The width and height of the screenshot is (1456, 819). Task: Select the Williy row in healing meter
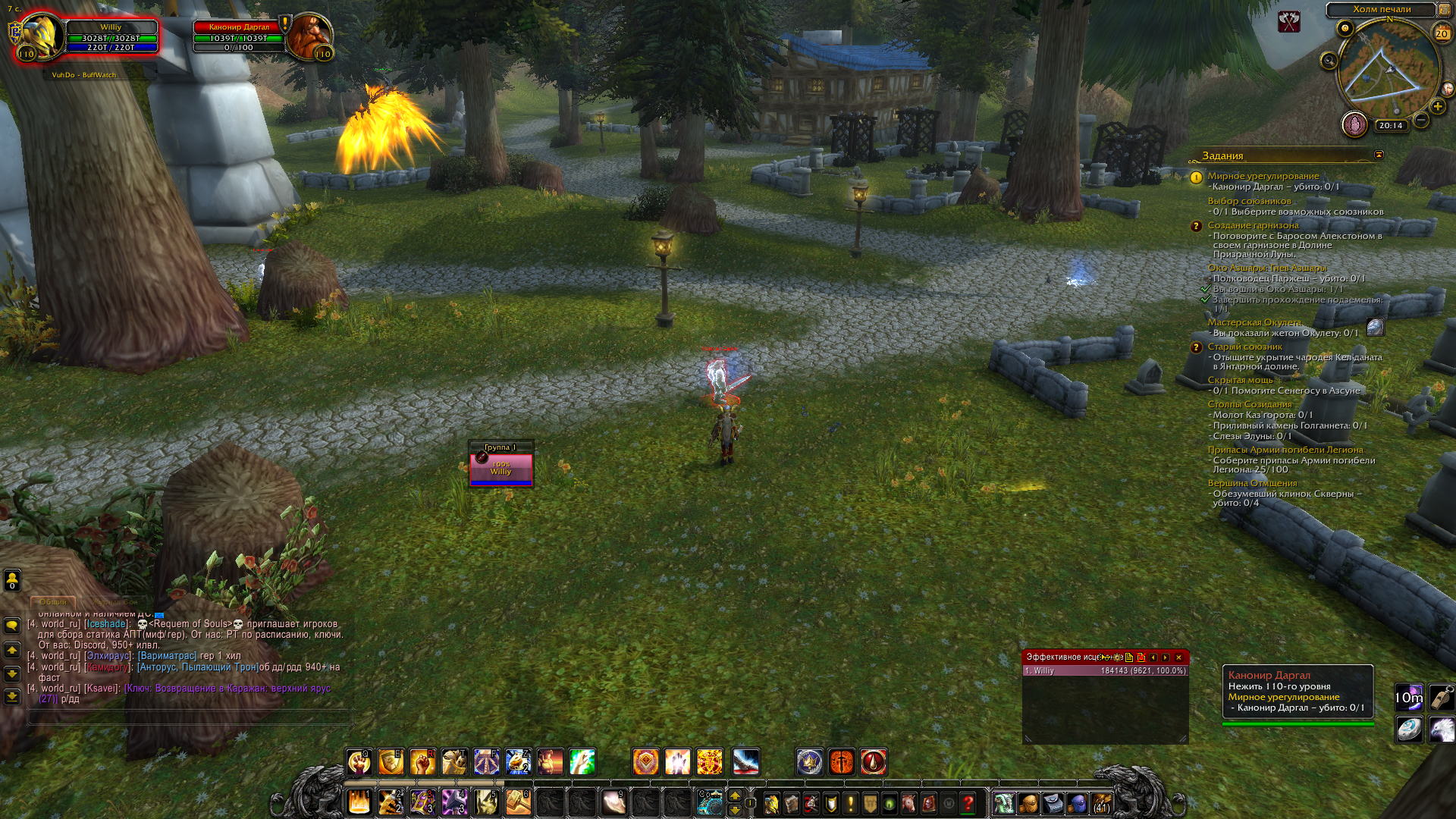tap(1105, 671)
